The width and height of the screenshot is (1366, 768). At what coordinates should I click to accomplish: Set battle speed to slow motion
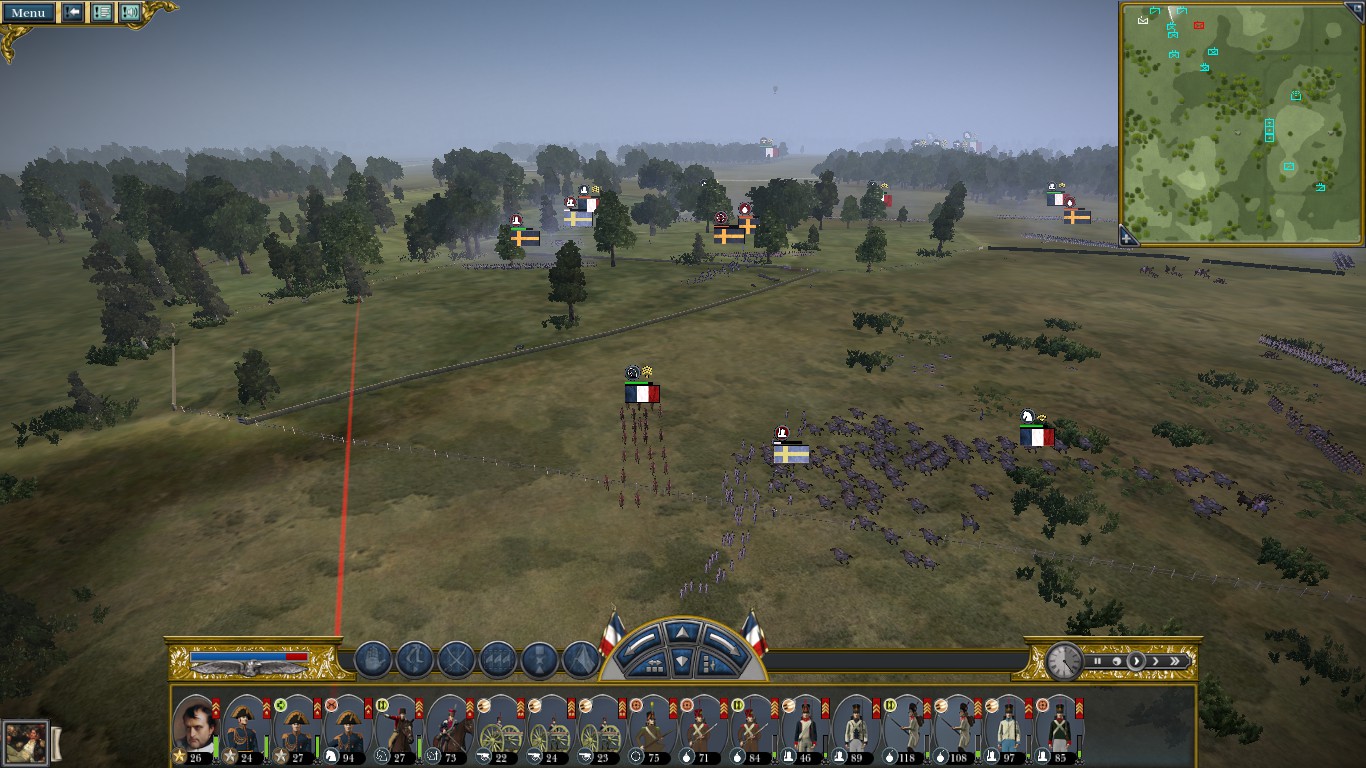[x=1116, y=661]
